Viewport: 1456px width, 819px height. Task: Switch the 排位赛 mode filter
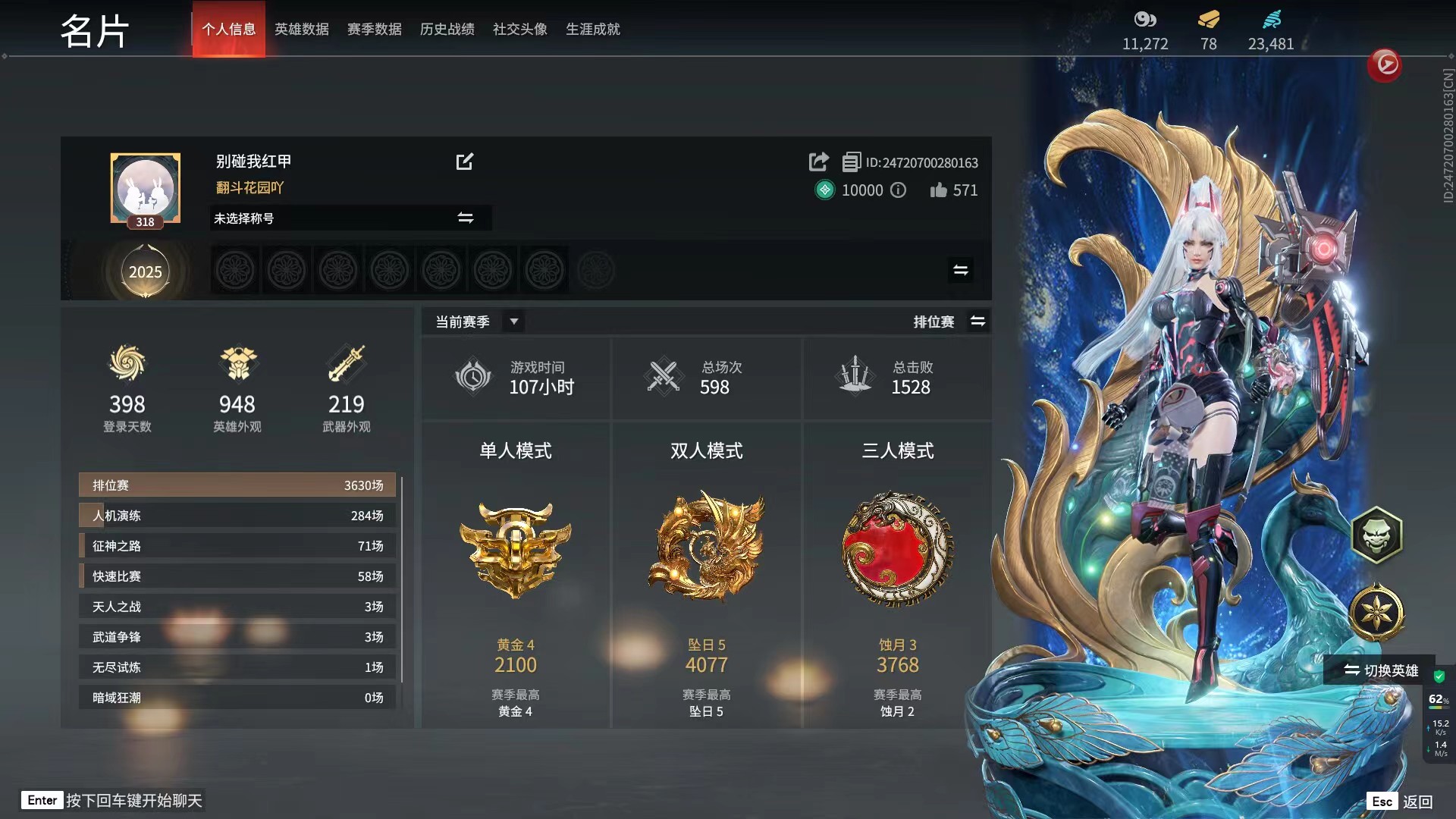coord(977,322)
